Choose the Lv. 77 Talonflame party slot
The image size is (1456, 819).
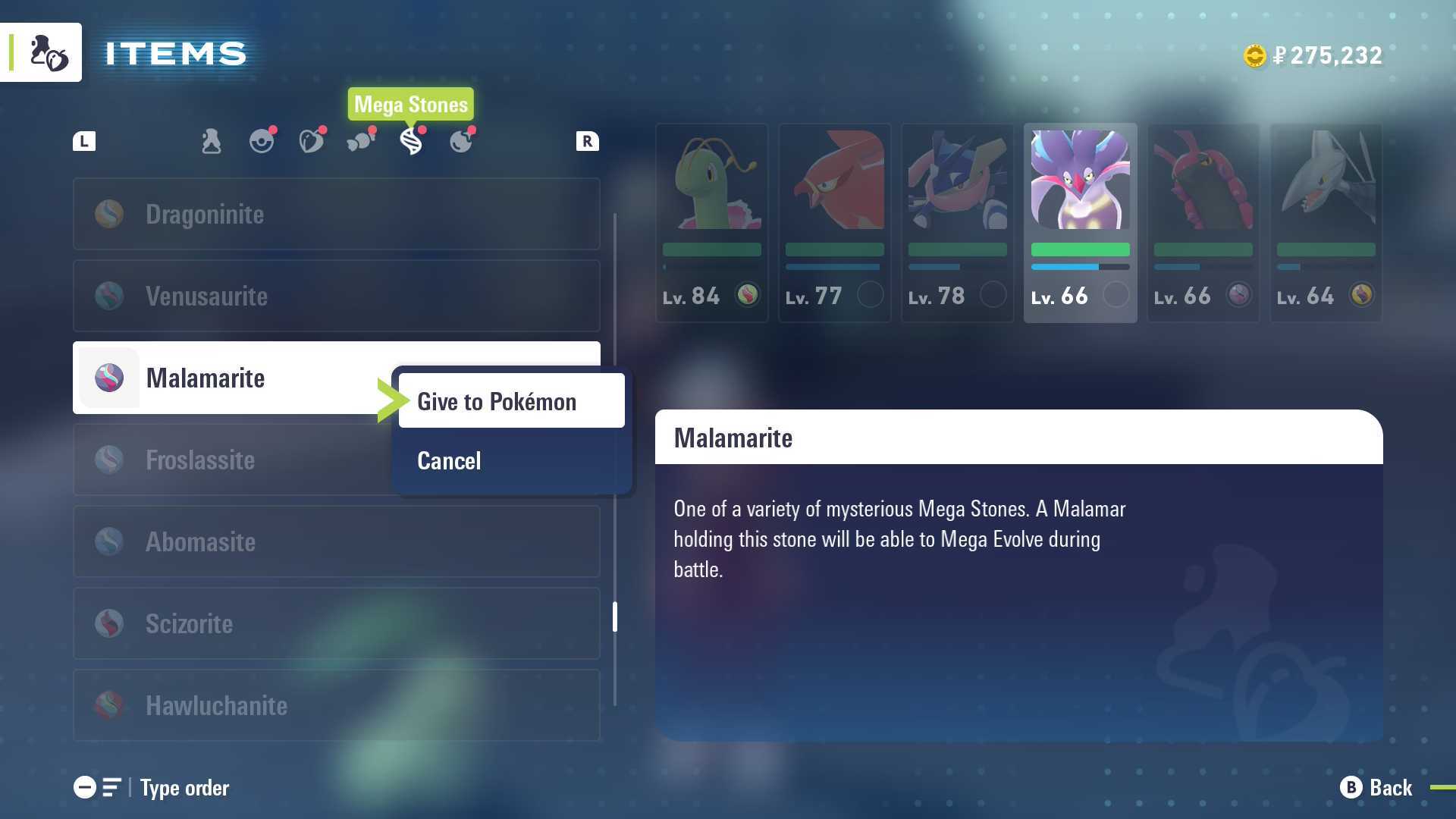pyautogui.click(x=834, y=223)
